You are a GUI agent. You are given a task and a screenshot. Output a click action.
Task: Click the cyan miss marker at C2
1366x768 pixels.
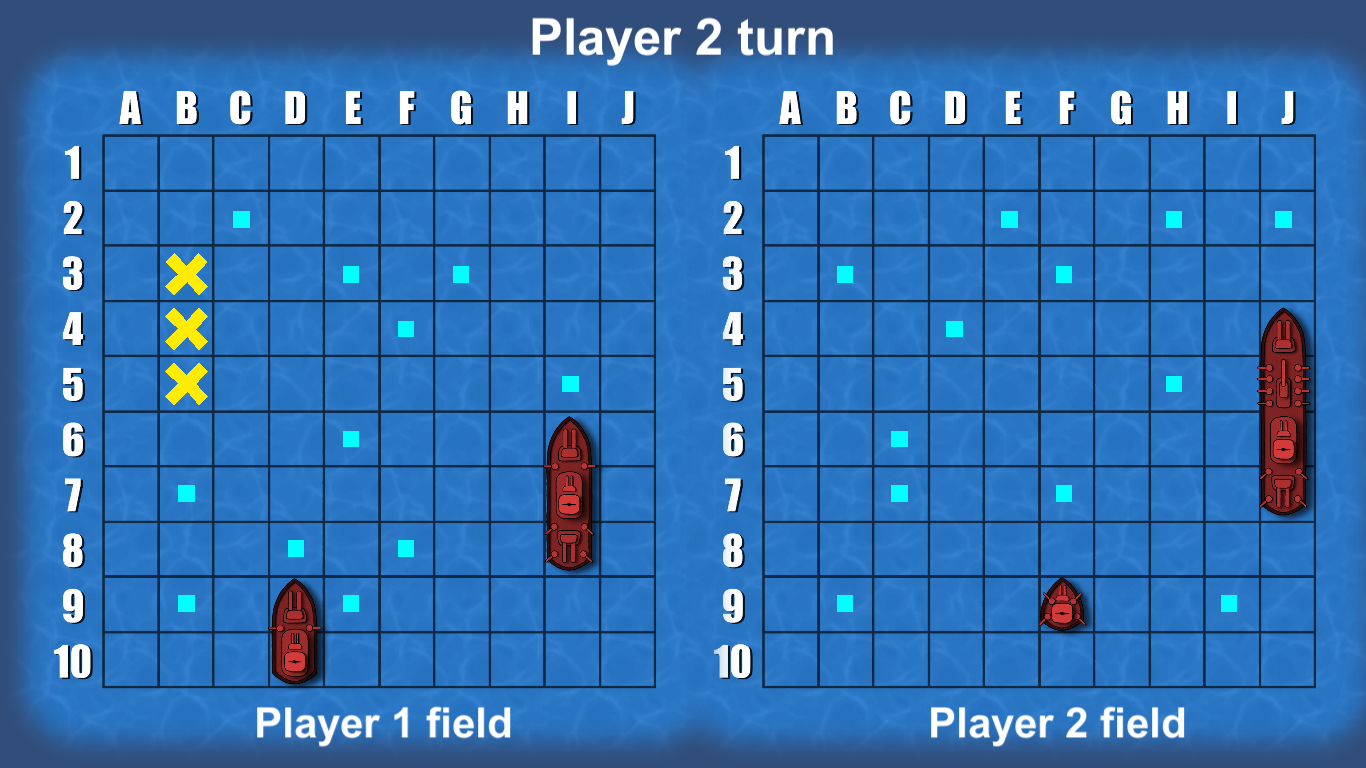pyautogui.click(x=240, y=220)
